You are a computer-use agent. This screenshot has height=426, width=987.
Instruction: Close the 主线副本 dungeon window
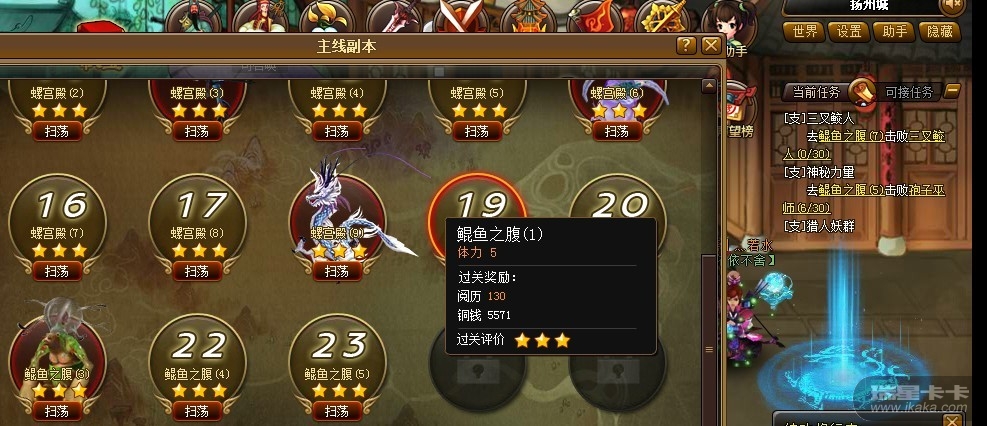point(711,46)
